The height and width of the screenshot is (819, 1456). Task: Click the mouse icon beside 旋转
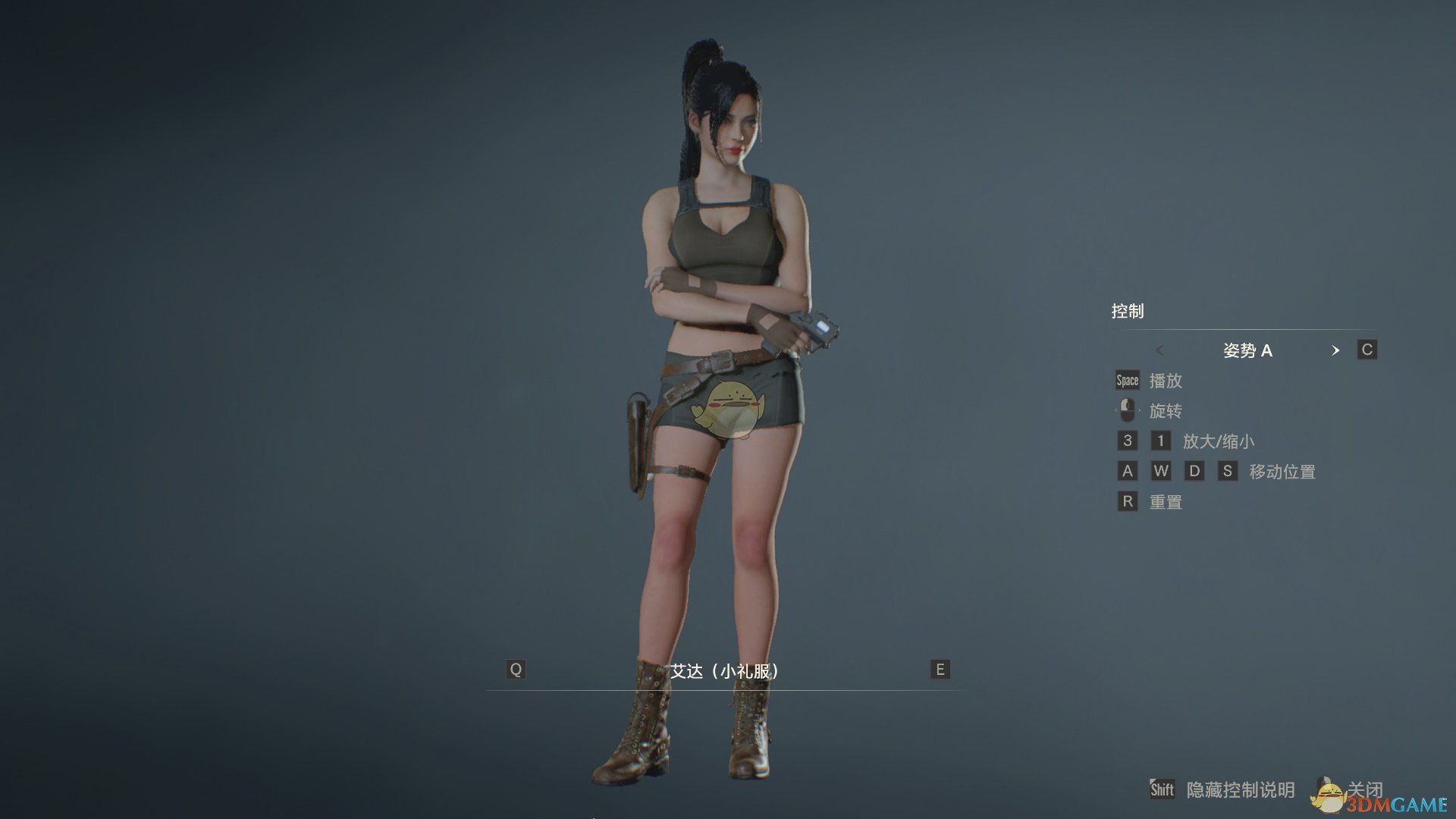pos(1128,410)
